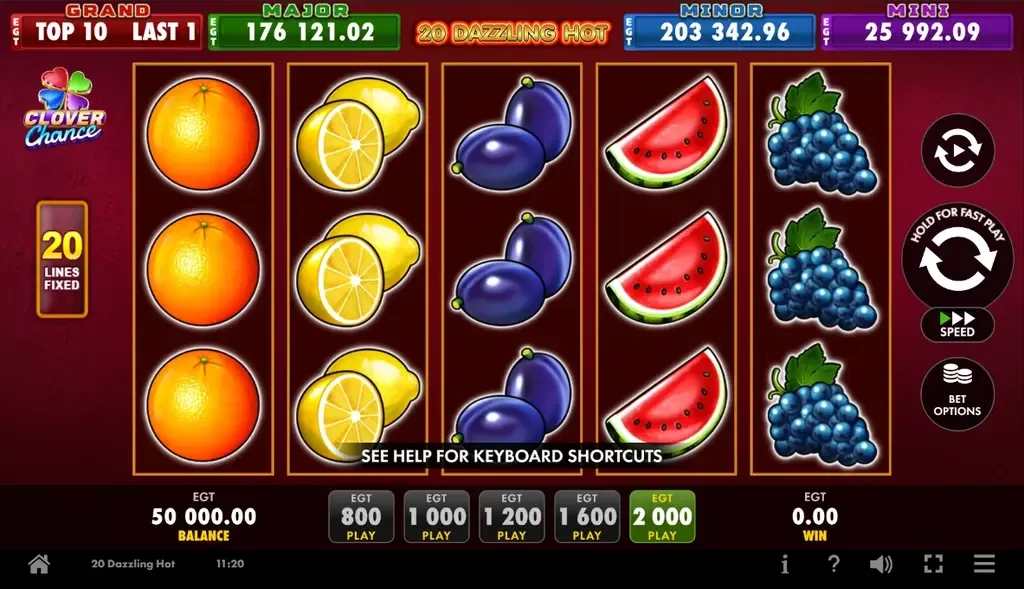Go to the home lobby
1024x589 pixels.
click(39, 564)
